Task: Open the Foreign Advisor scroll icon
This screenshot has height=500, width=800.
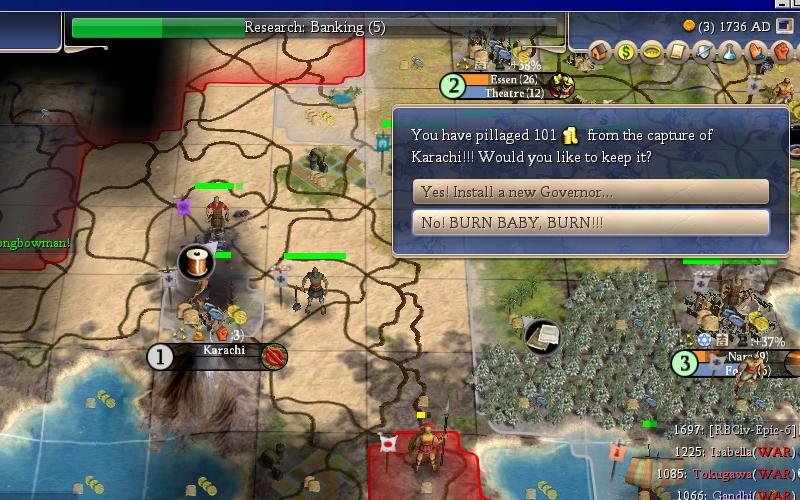Action: [678, 51]
